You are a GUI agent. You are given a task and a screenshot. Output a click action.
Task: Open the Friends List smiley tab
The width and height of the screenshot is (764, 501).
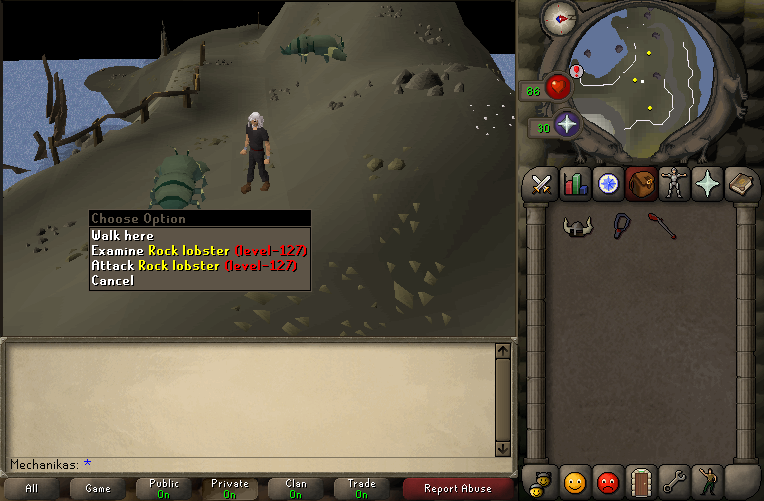point(575,482)
